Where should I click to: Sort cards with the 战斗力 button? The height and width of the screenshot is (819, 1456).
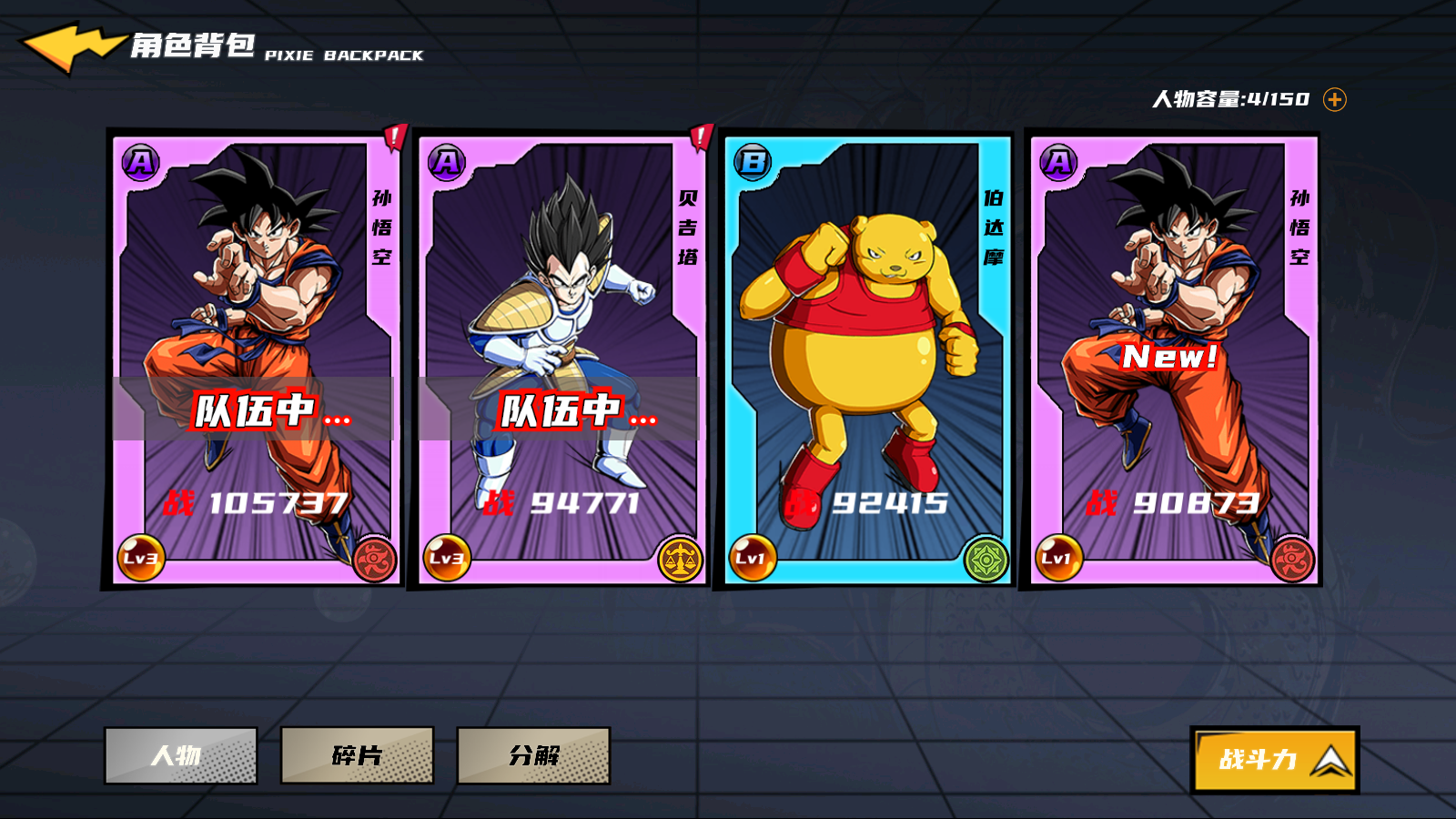(x=1274, y=759)
